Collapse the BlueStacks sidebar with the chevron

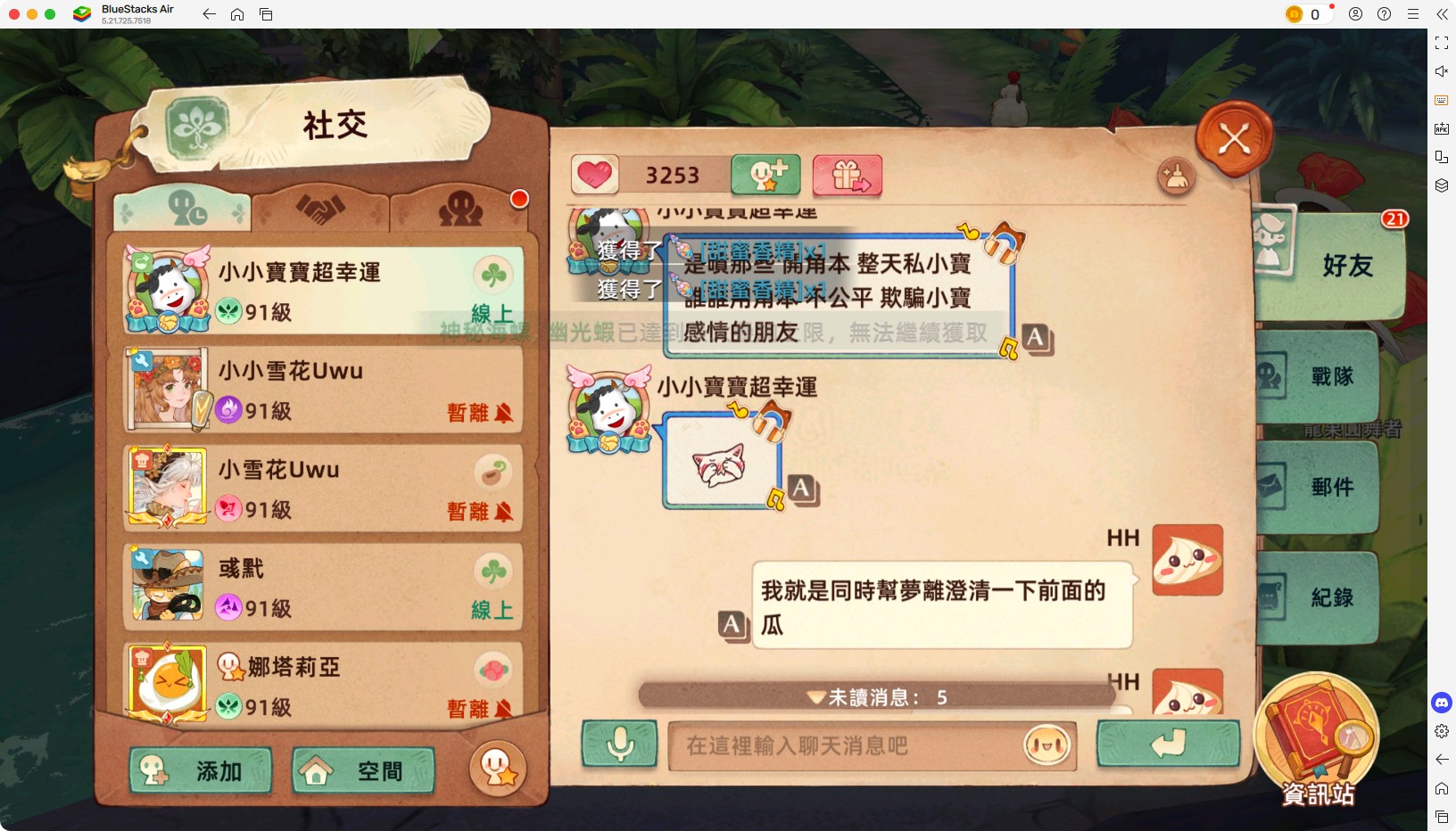click(x=1444, y=14)
